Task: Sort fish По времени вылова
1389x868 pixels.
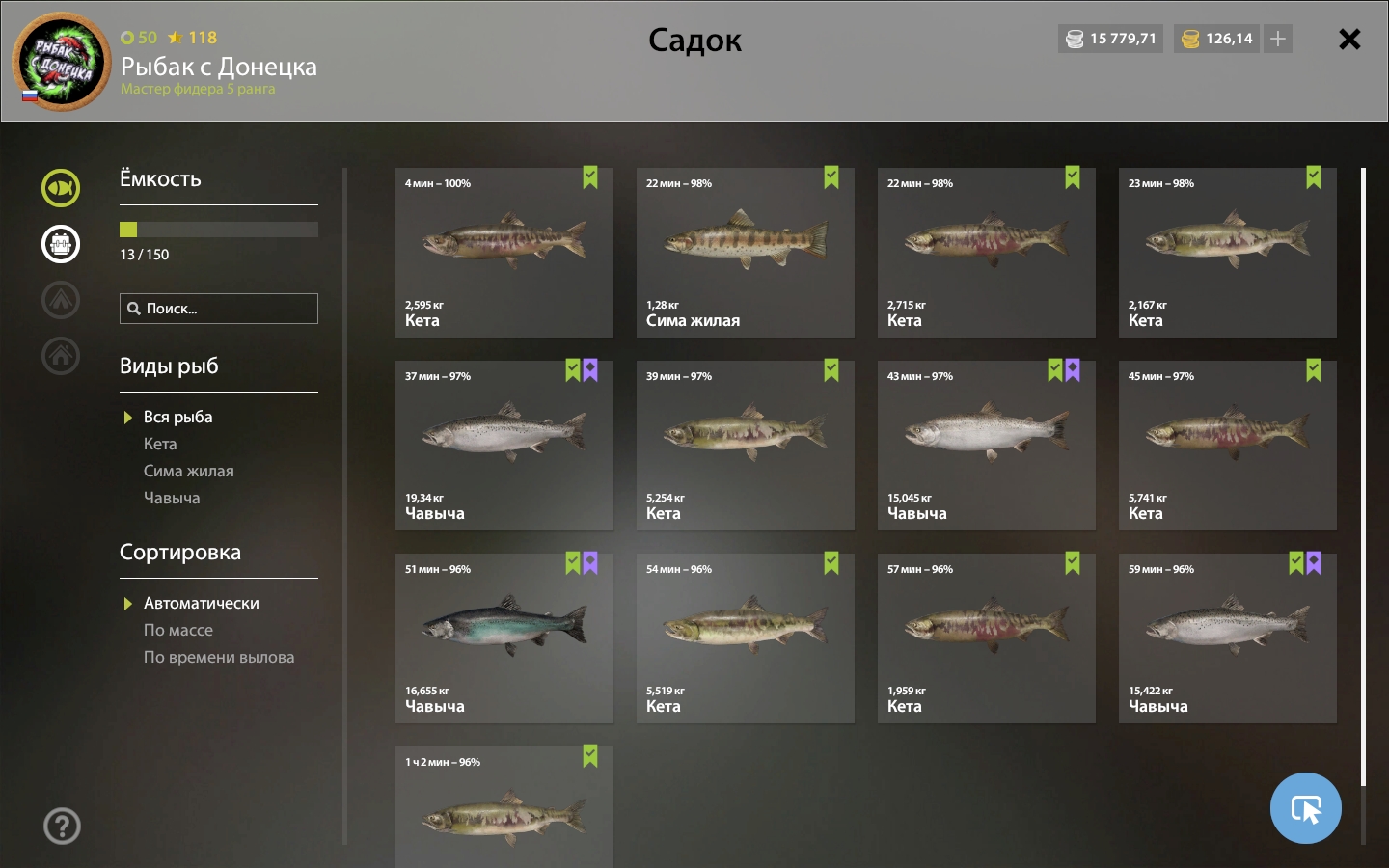Action: pyautogui.click(x=219, y=657)
